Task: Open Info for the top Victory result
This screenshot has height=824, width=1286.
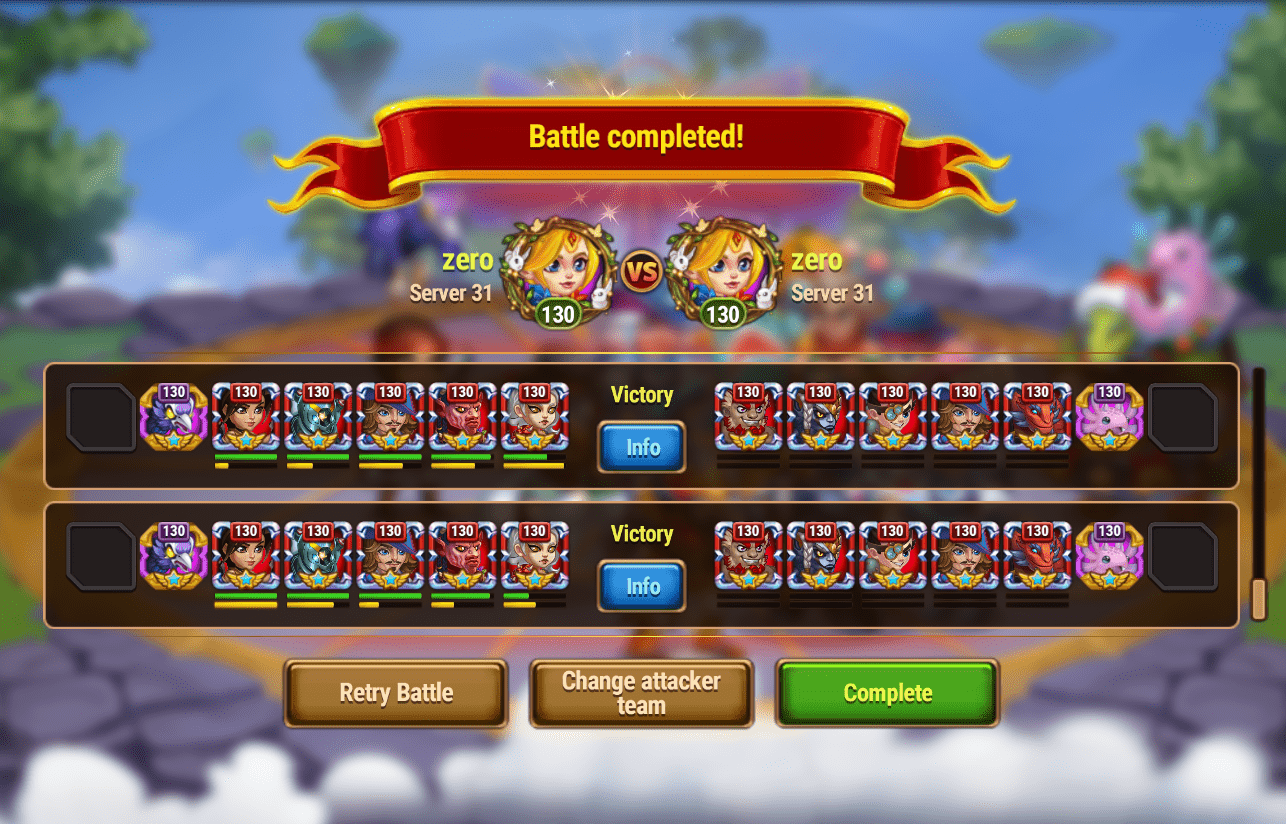Action: pyautogui.click(x=641, y=447)
